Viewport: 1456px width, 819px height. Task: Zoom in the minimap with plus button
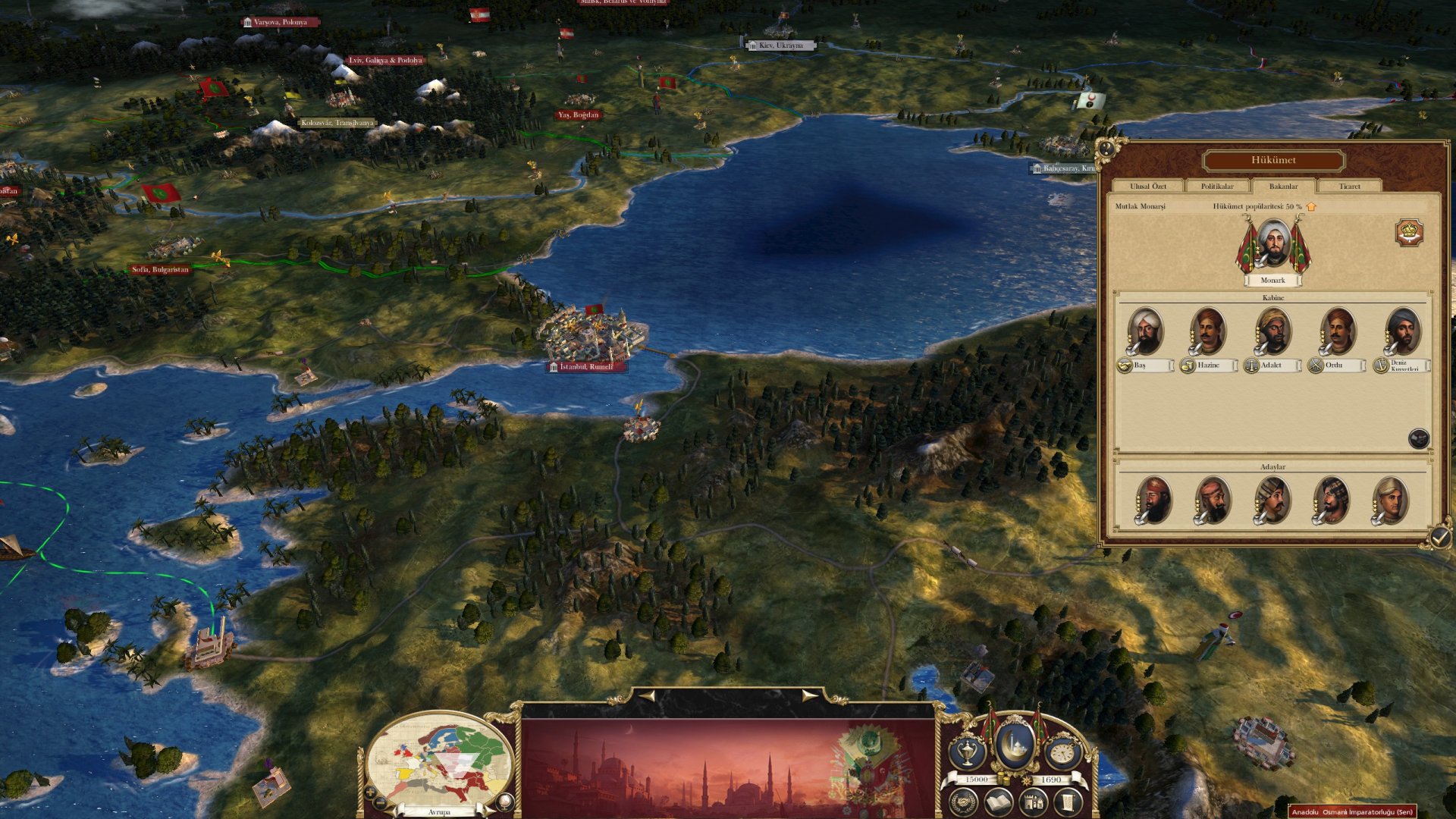point(370,792)
